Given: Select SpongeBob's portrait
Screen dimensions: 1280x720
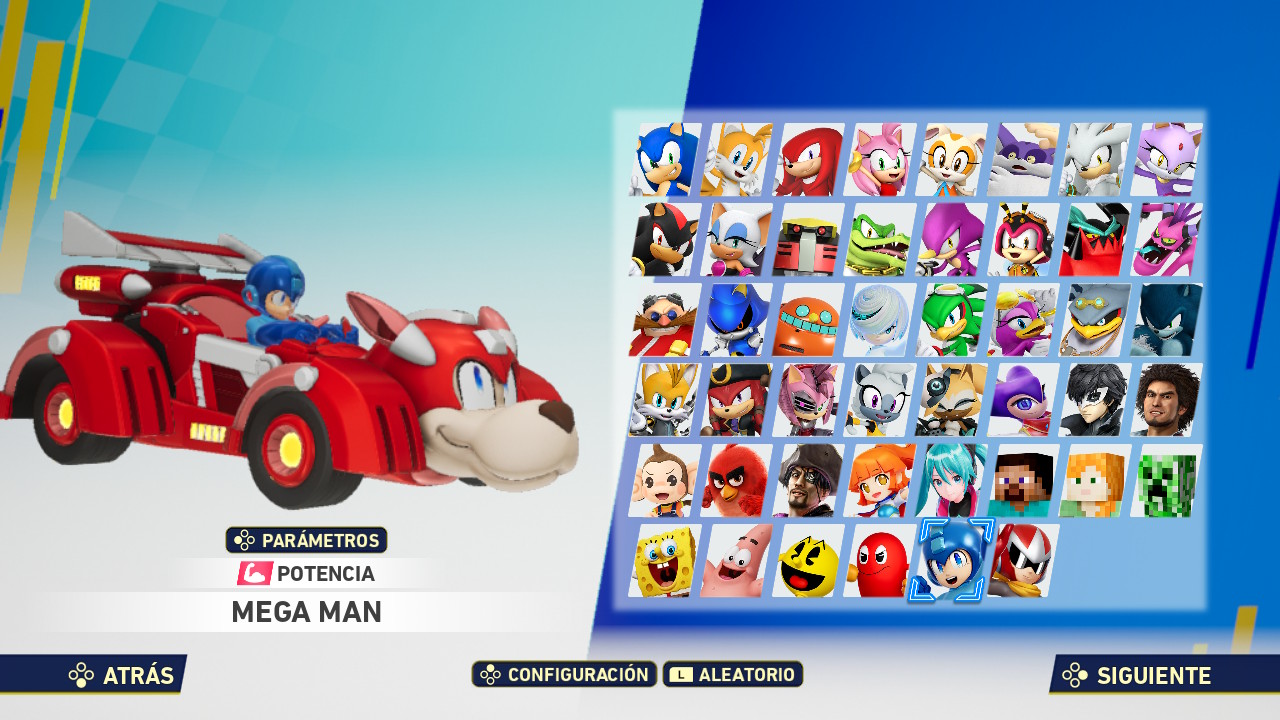Looking at the screenshot, I should point(665,560).
